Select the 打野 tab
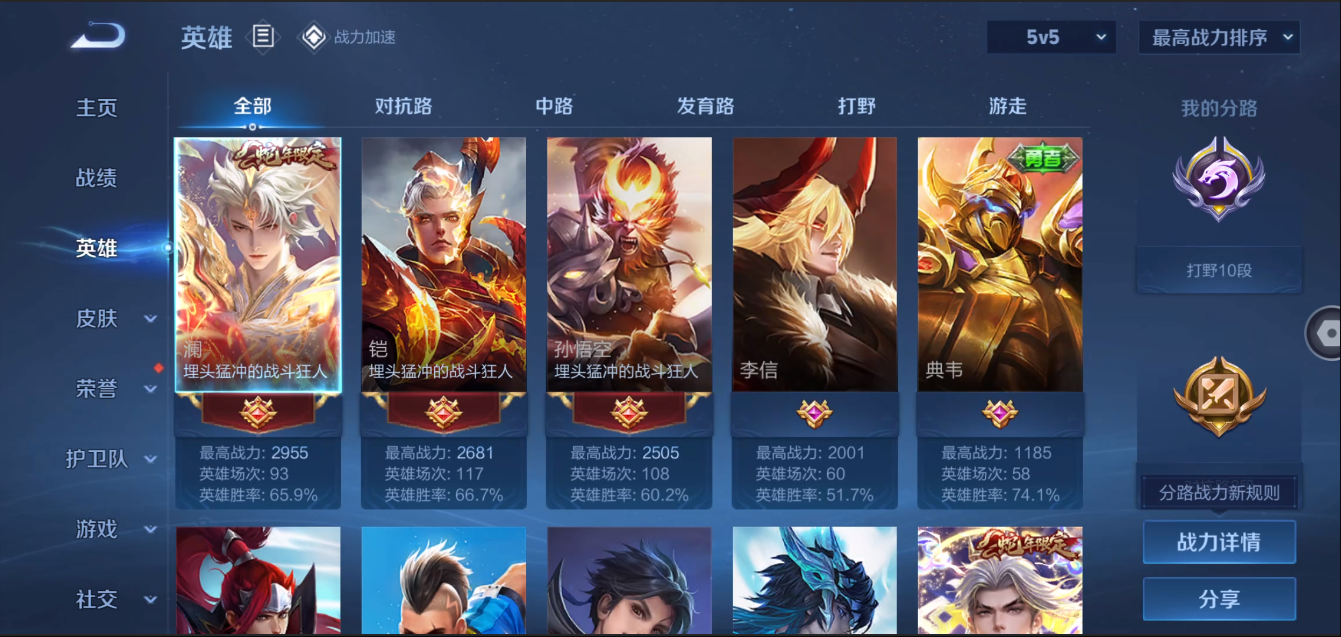Screen dimensions: 1341x637 pyautogui.click(x=857, y=106)
